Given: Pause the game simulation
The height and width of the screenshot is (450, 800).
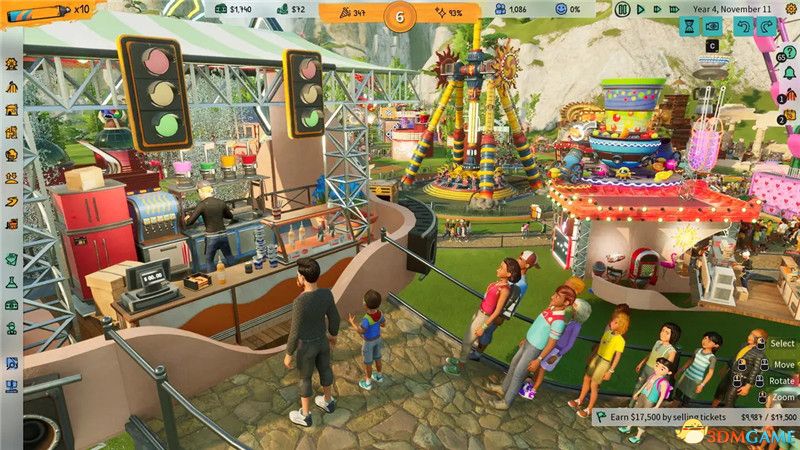Looking at the screenshot, I should tap(623, 10).
